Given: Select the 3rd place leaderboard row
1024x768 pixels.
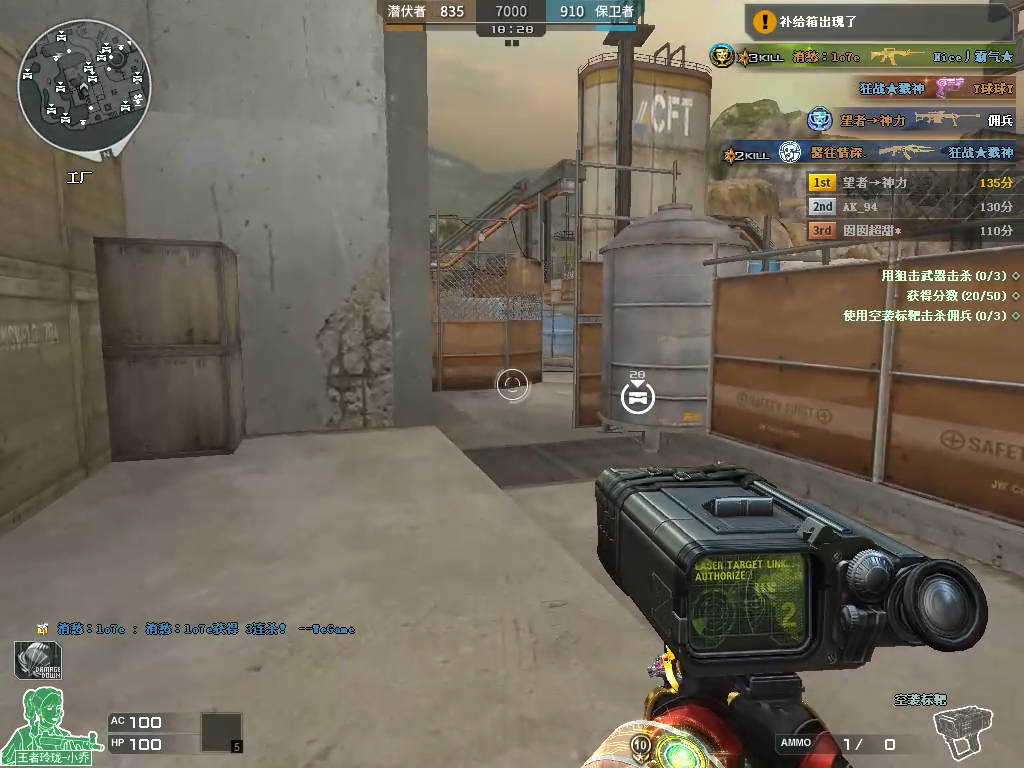Looking at the screenshot, I should [x=912, y=231].
